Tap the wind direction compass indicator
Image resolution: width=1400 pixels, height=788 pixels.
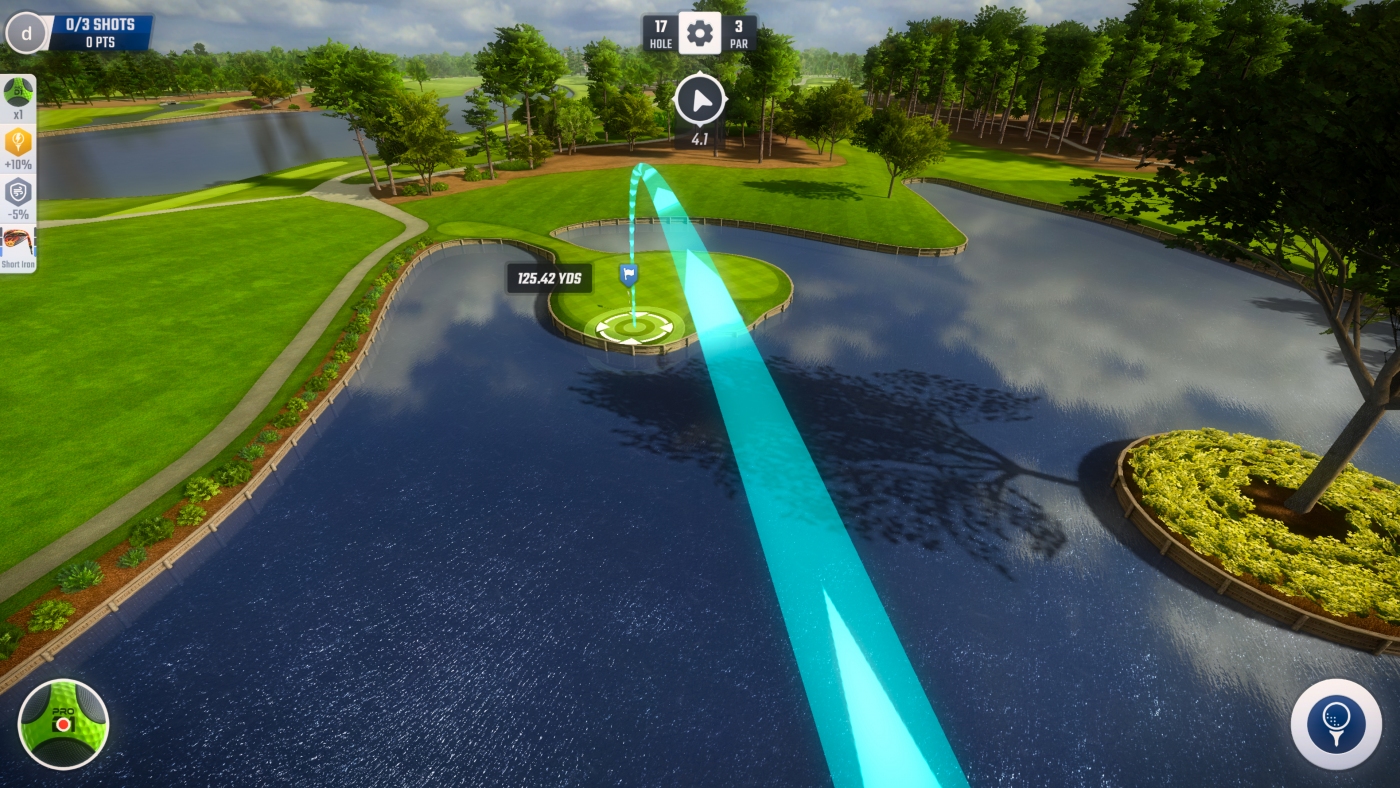[700, 100]
